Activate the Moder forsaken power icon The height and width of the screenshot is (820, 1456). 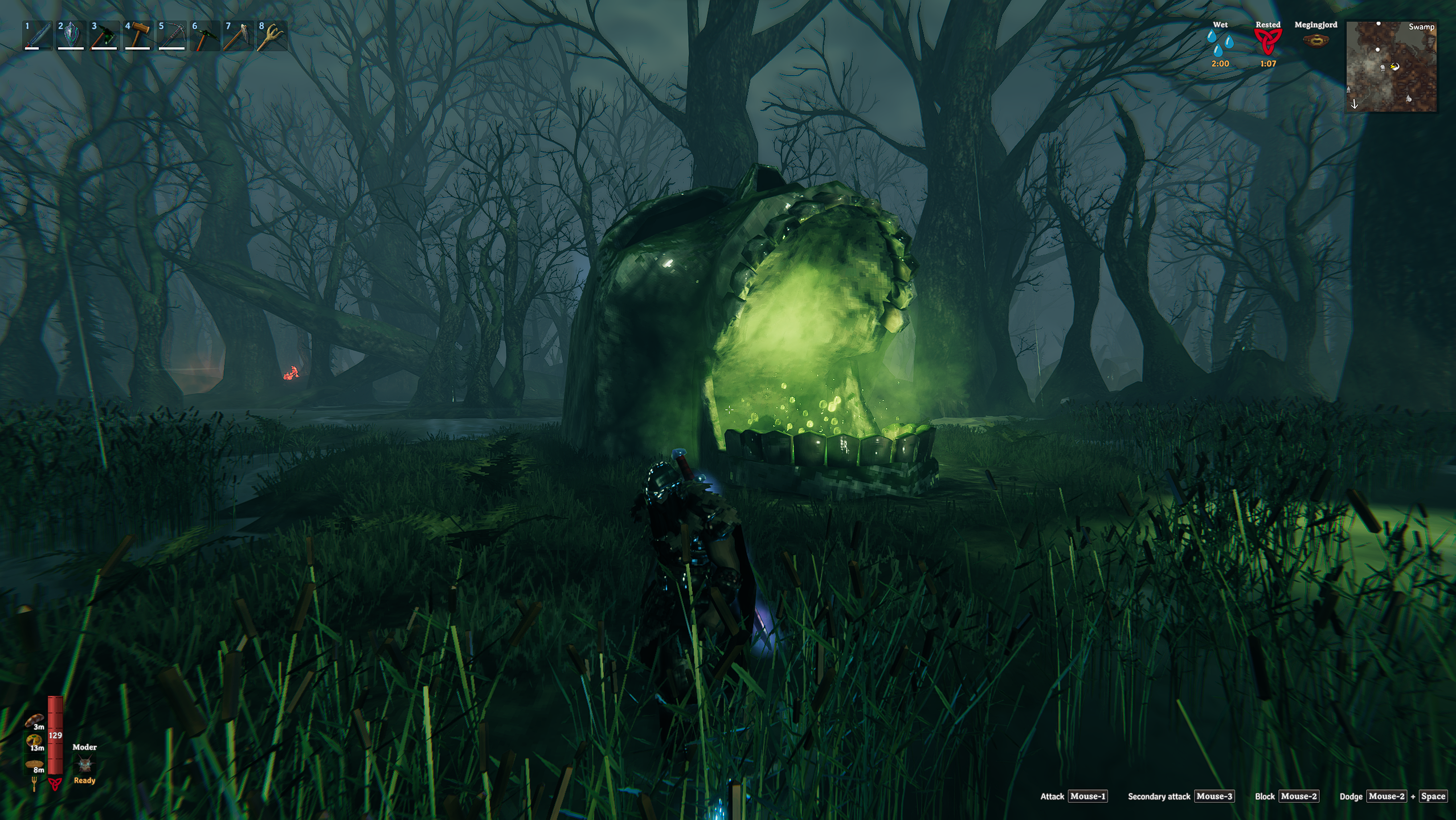tap(85, 764)
